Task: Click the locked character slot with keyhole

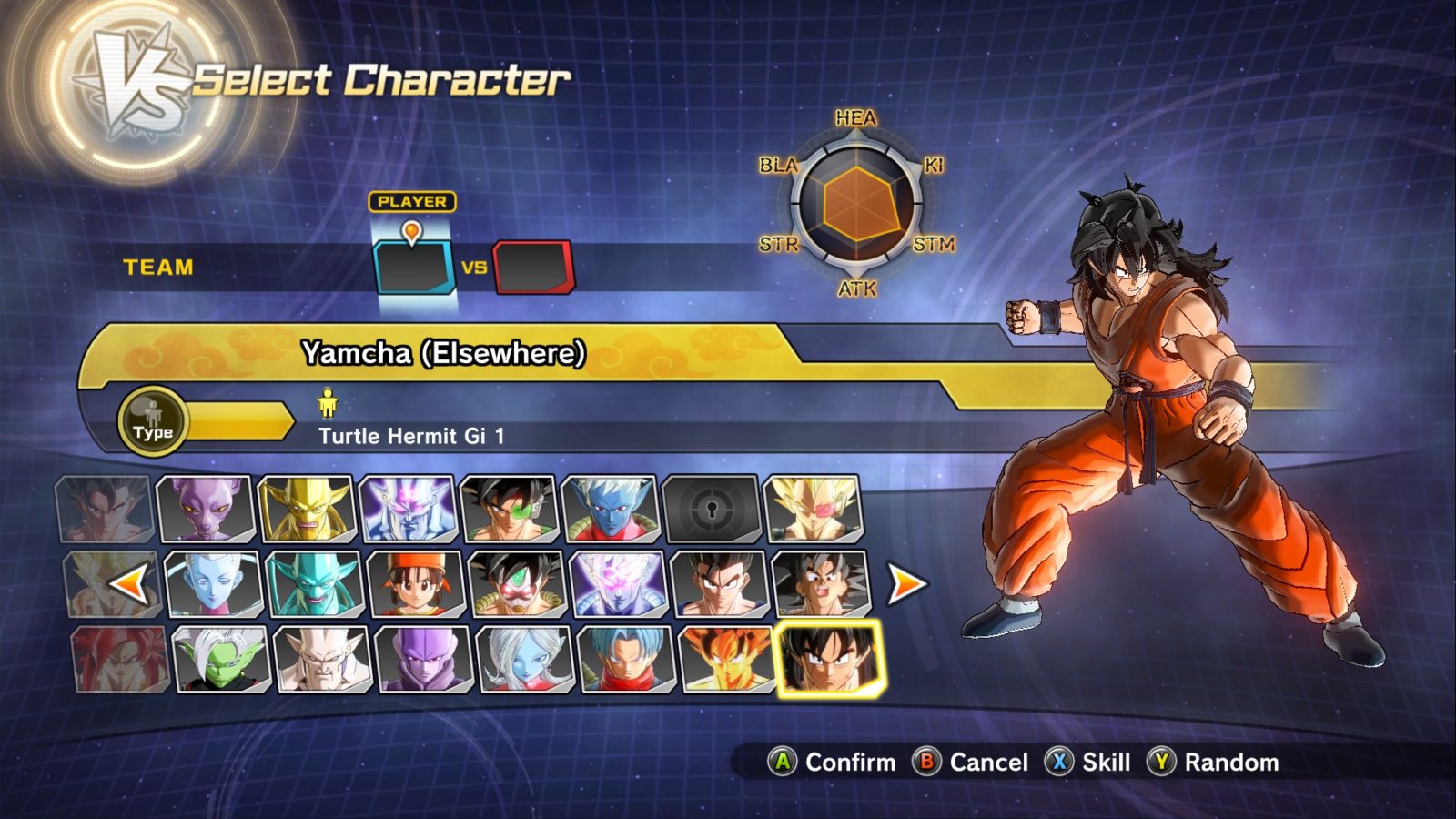Action: tap(712, 510)
